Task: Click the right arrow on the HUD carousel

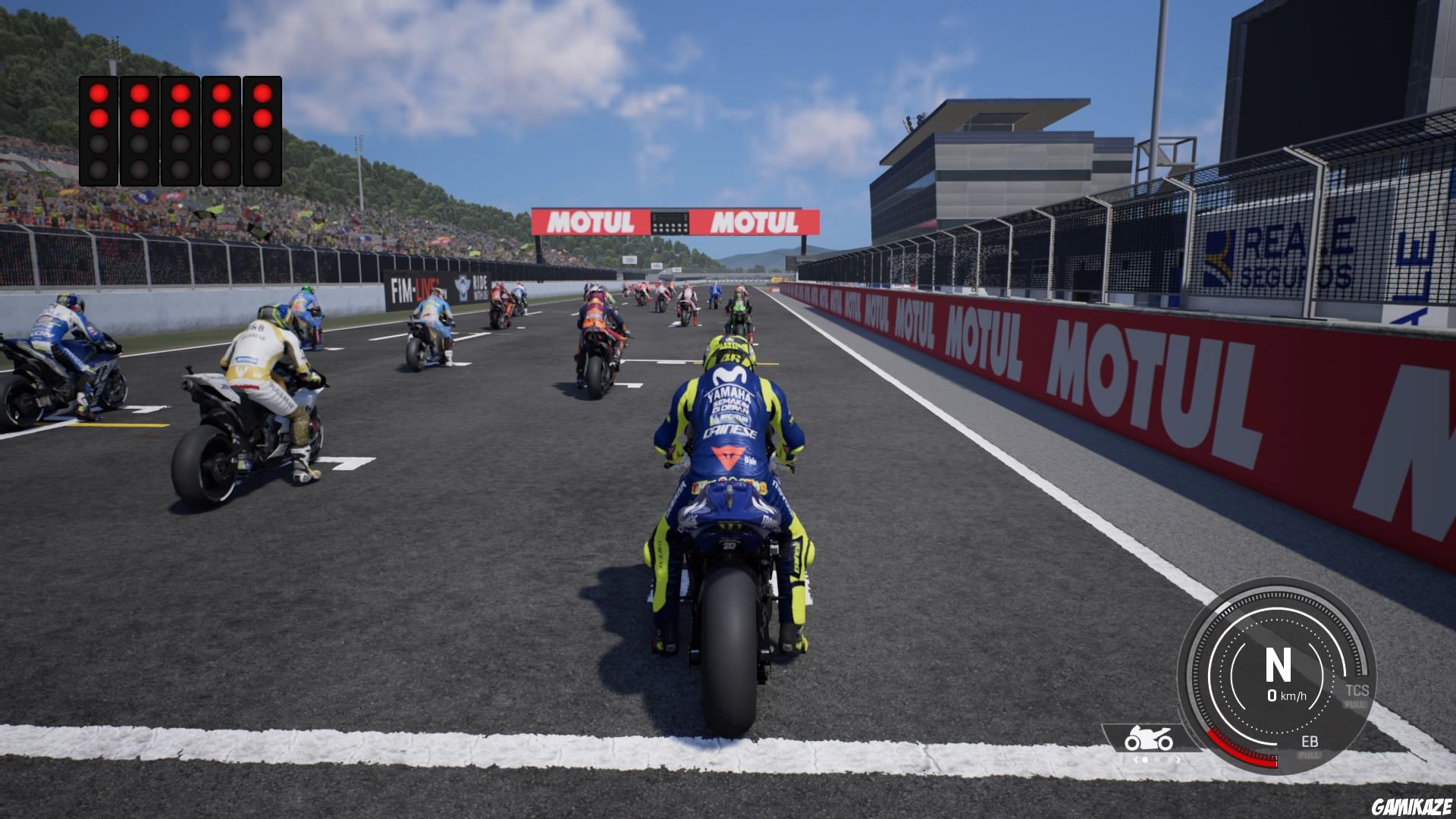Action: [1178, 760]
